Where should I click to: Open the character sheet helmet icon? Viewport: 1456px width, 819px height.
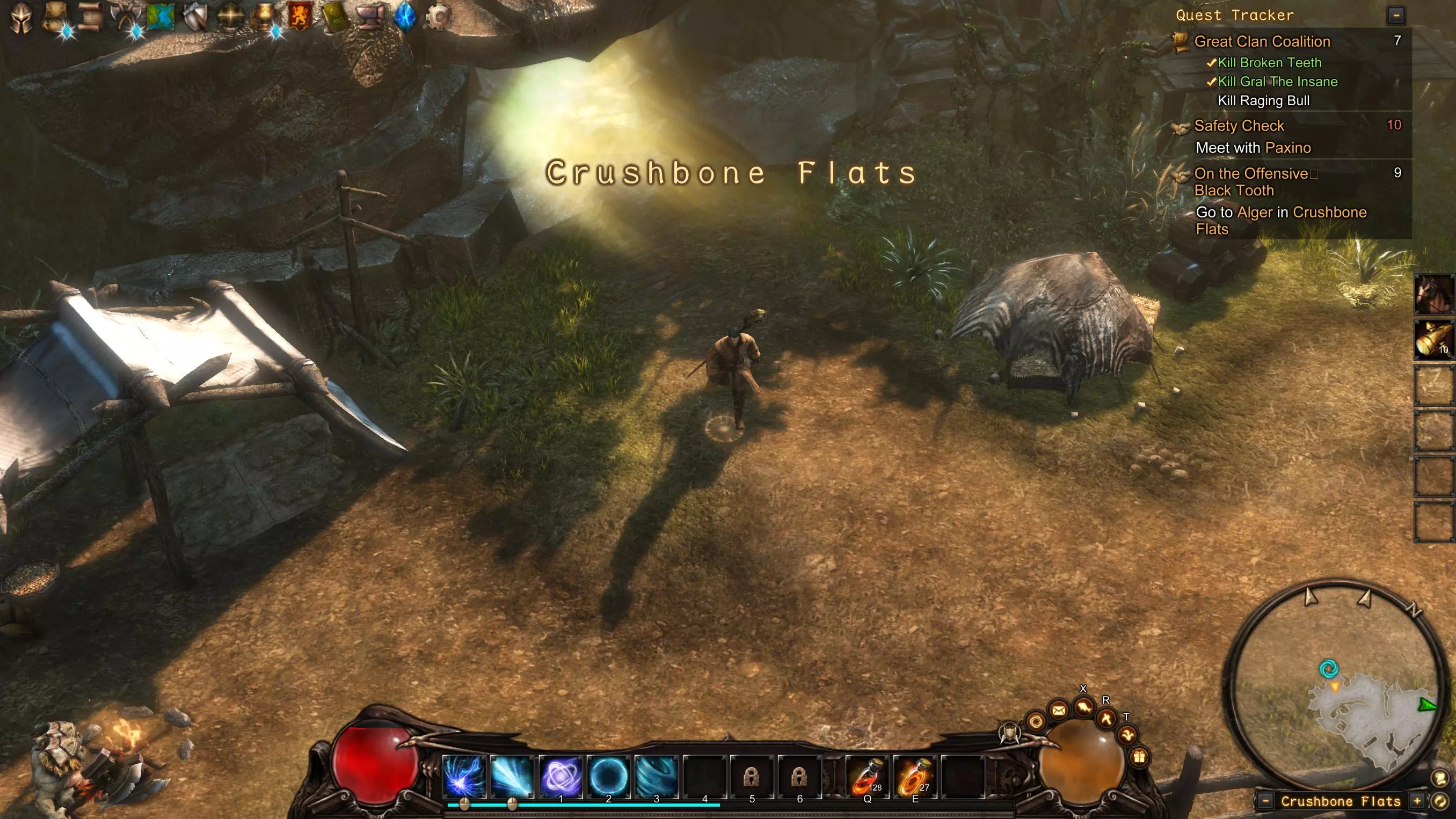coord(21,17)
